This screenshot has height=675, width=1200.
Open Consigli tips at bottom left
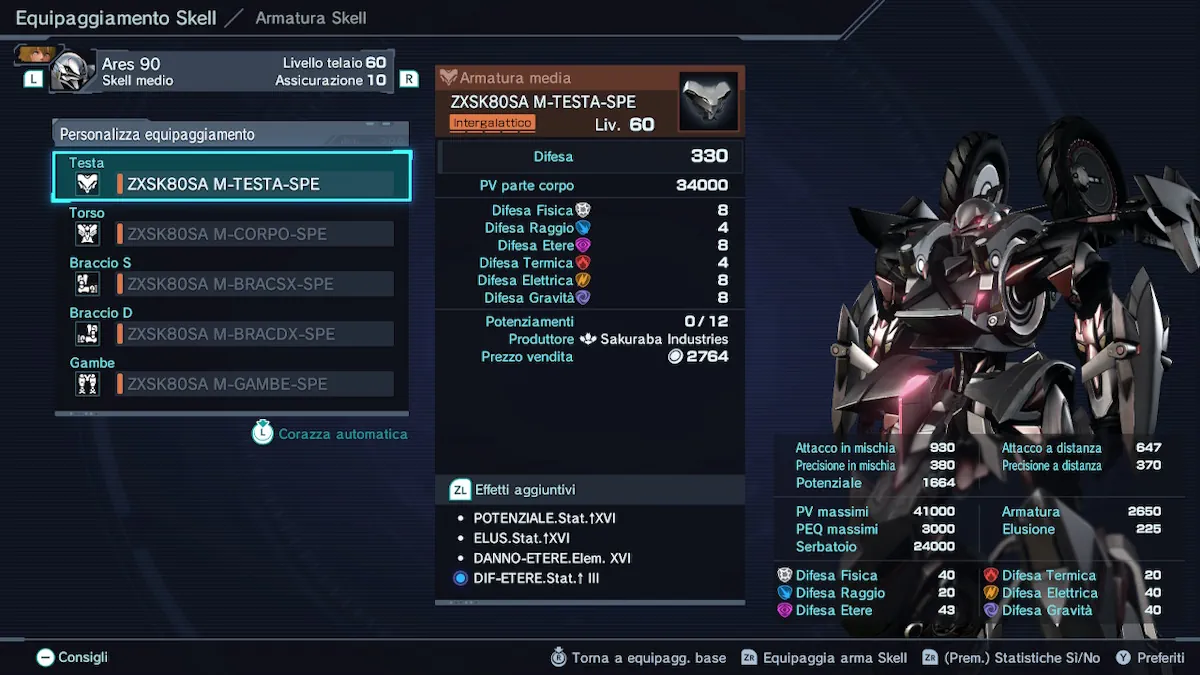click(72, 657)
